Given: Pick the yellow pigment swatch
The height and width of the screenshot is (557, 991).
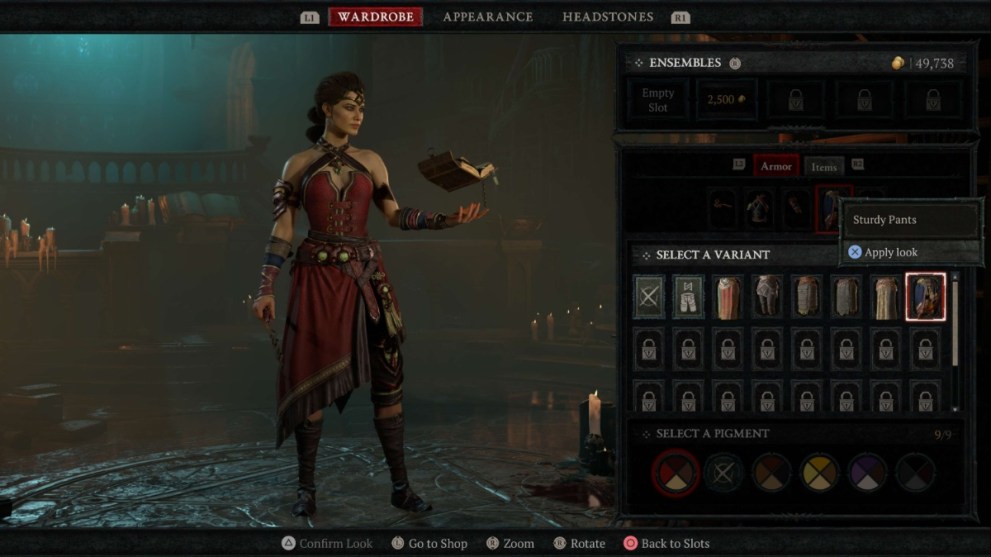Looking at the screenshot, I should click(820, 472).
